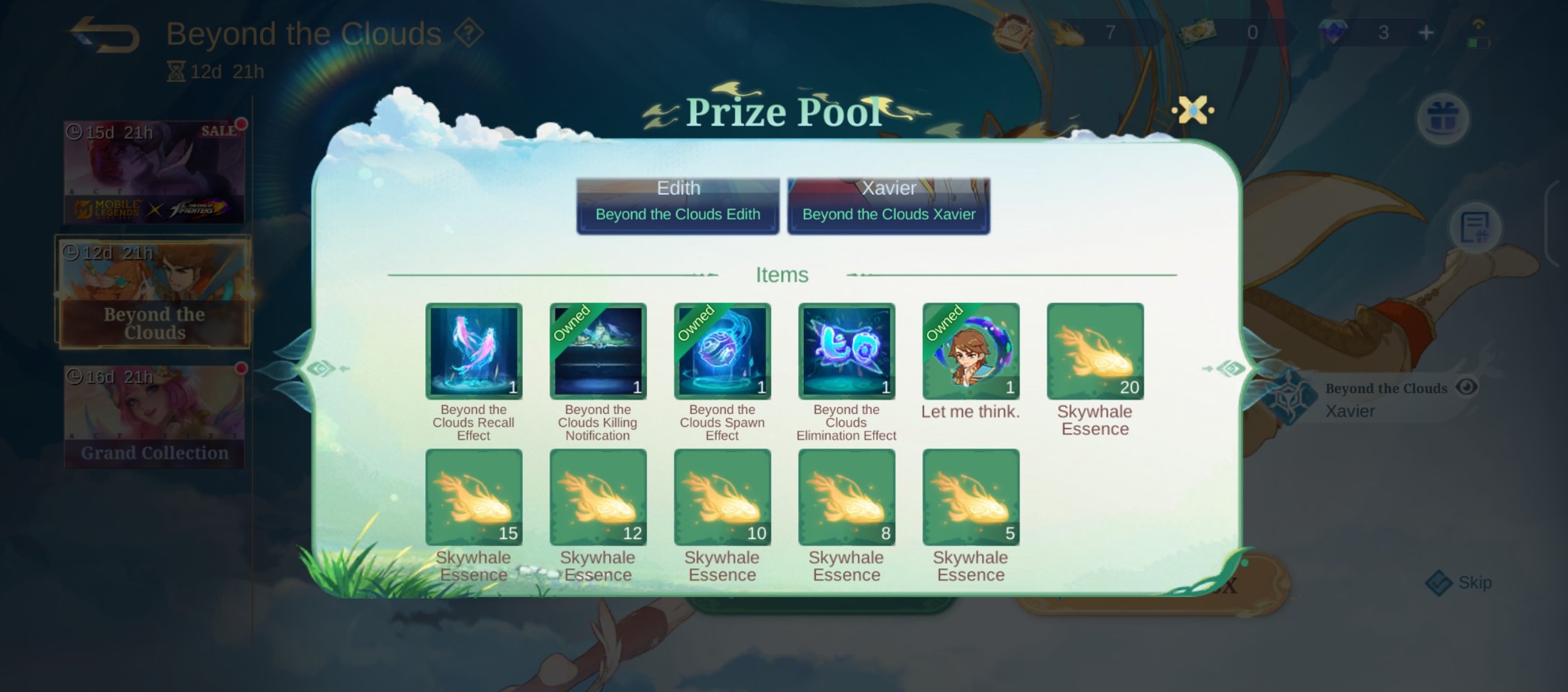This screenshot has height=692, width=1568.
Task: Open the help question mark beside the title
Action: 469,33
